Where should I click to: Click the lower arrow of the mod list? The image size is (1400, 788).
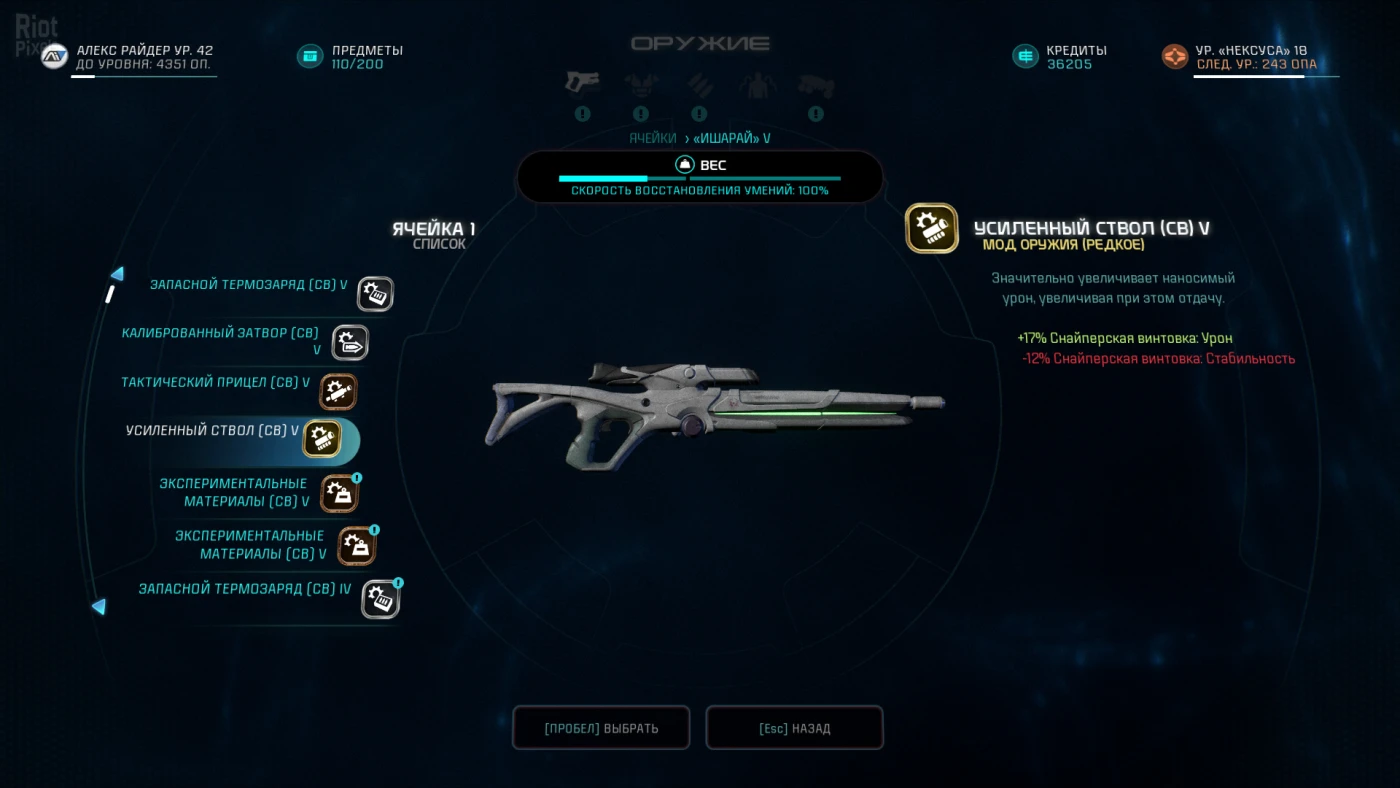(x=99, y=606)
